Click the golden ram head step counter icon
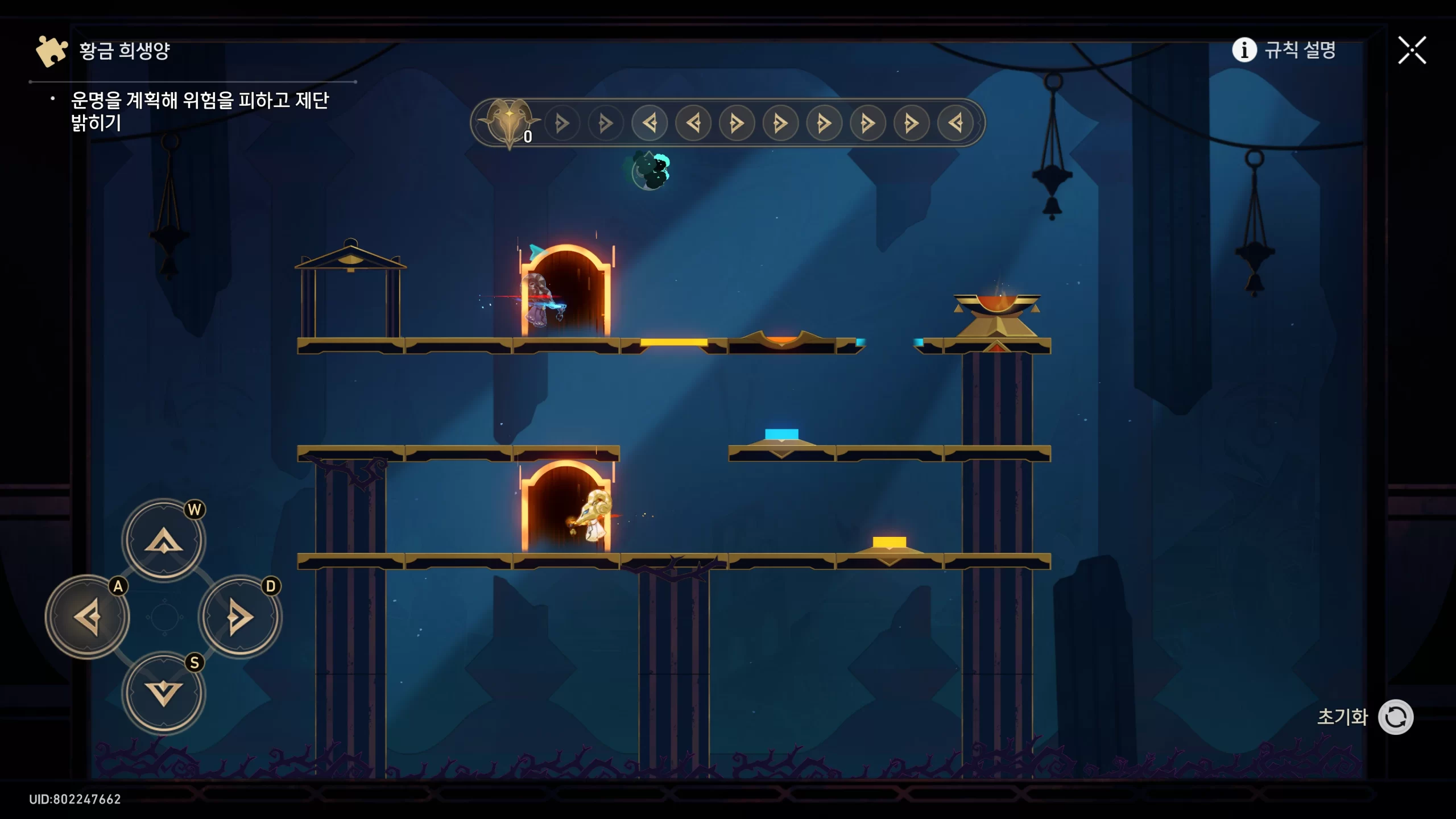 508,121
